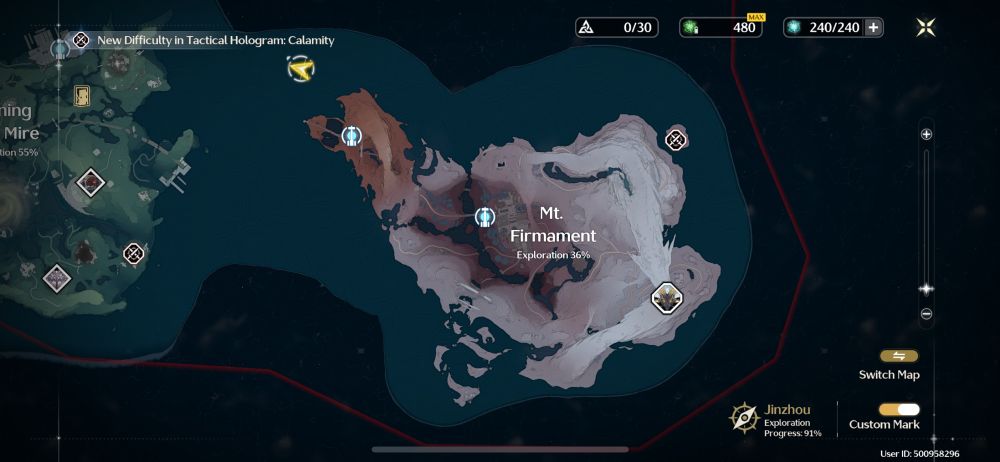Screen dimensions: 1000x462
Task: Zoom out the map with minus button
Action: click(x=926, y=314)
